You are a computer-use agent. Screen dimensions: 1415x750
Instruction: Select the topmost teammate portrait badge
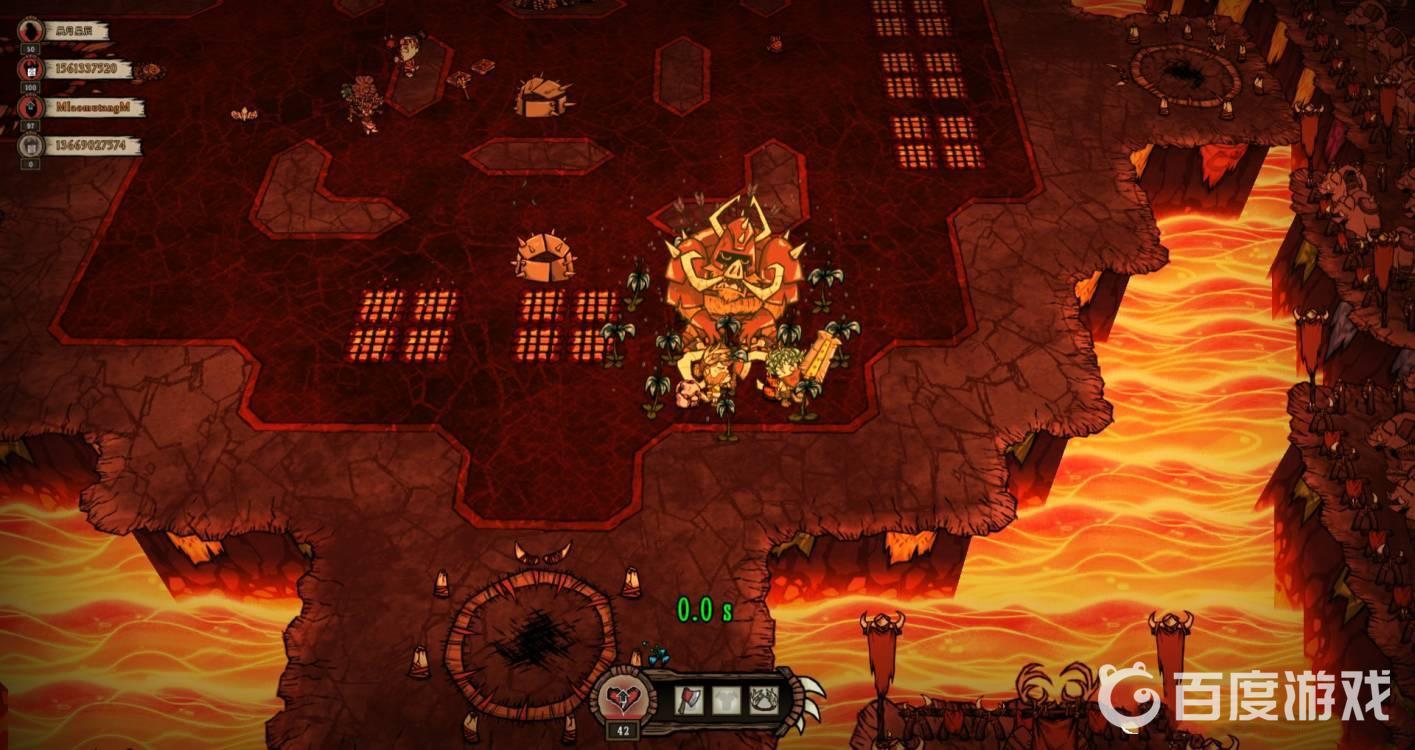click(30, 30)
